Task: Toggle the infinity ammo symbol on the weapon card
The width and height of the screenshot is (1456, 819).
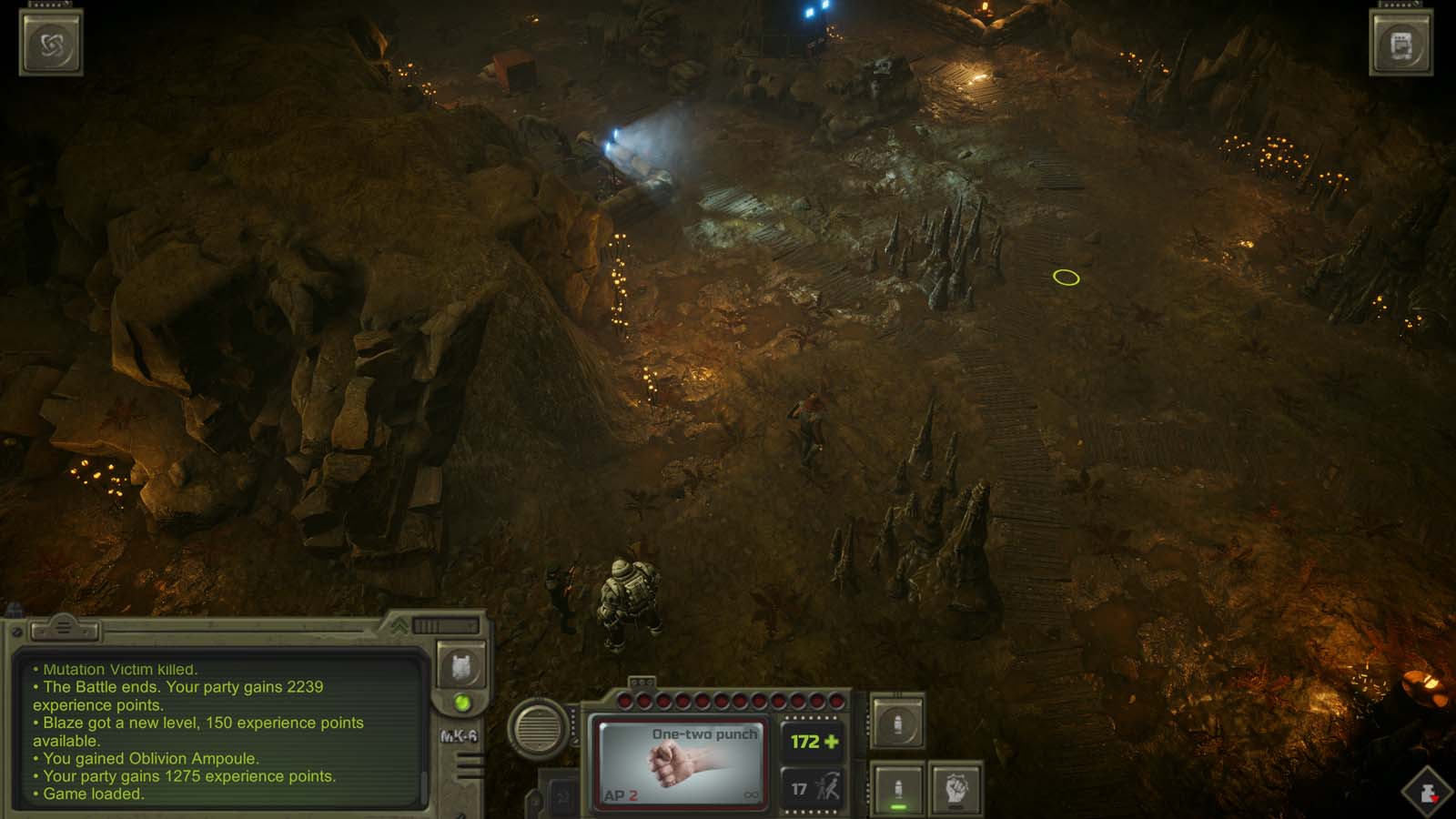Action: click(x=751, y=794)
